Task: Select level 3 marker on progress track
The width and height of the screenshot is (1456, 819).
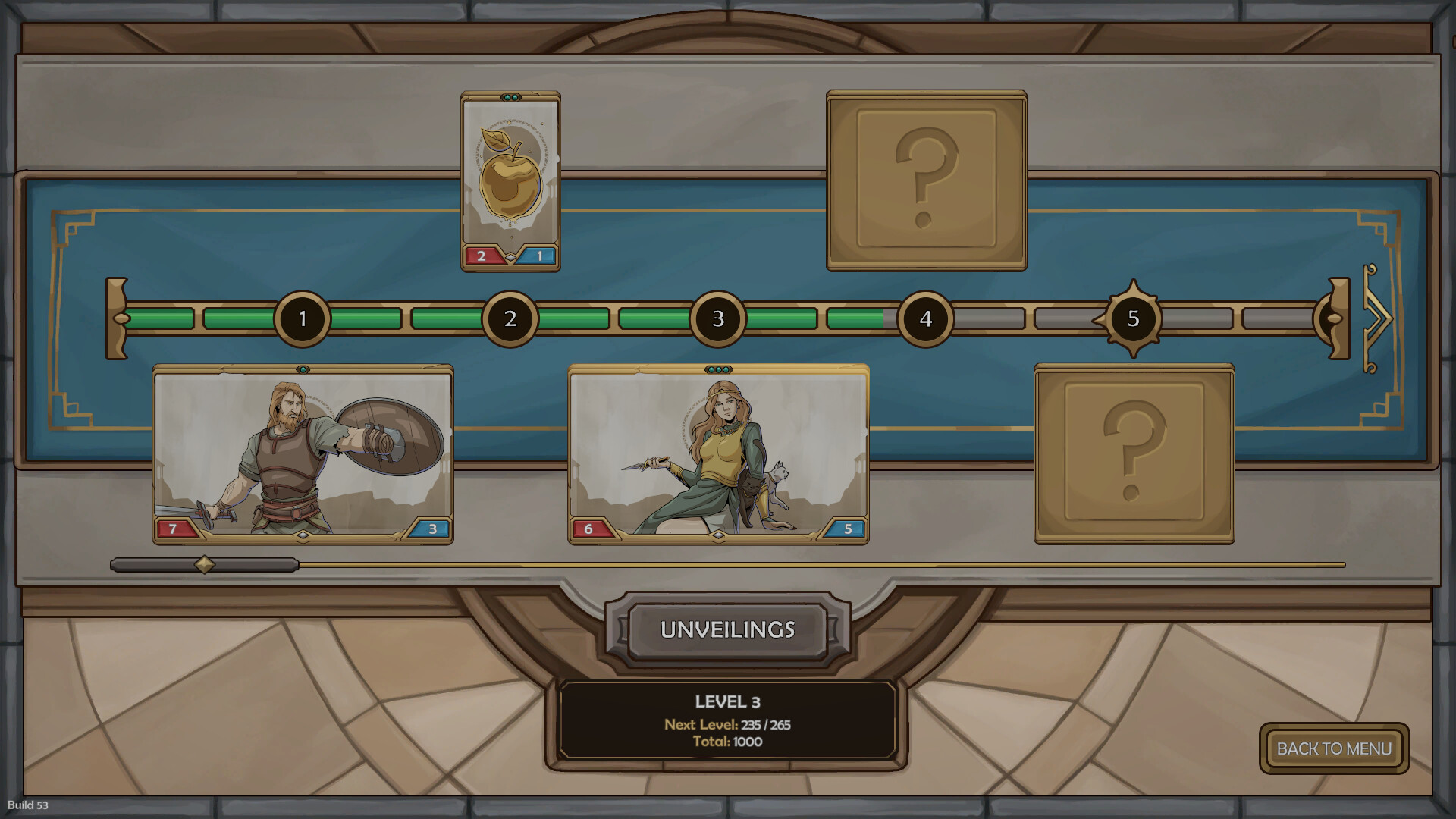Action: [x=717, y=318]
